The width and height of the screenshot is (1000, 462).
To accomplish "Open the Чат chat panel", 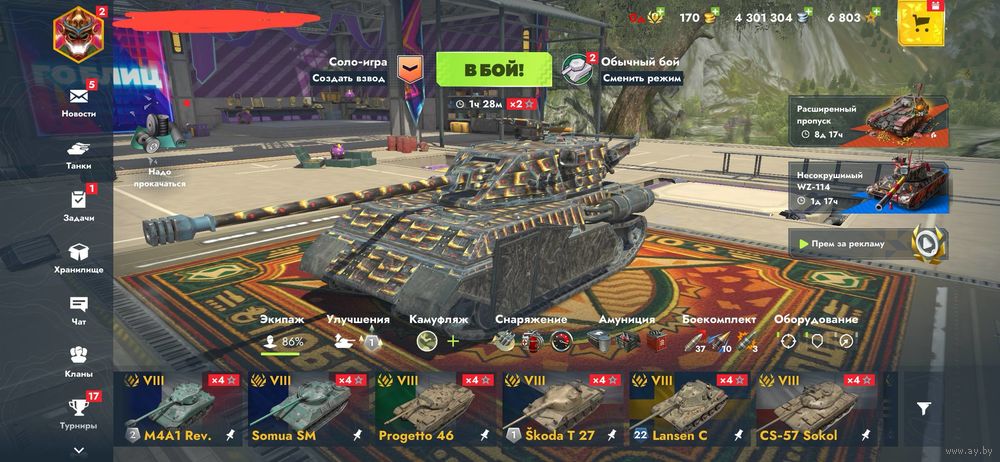I will pyautogui.click(x=79, y=308).
